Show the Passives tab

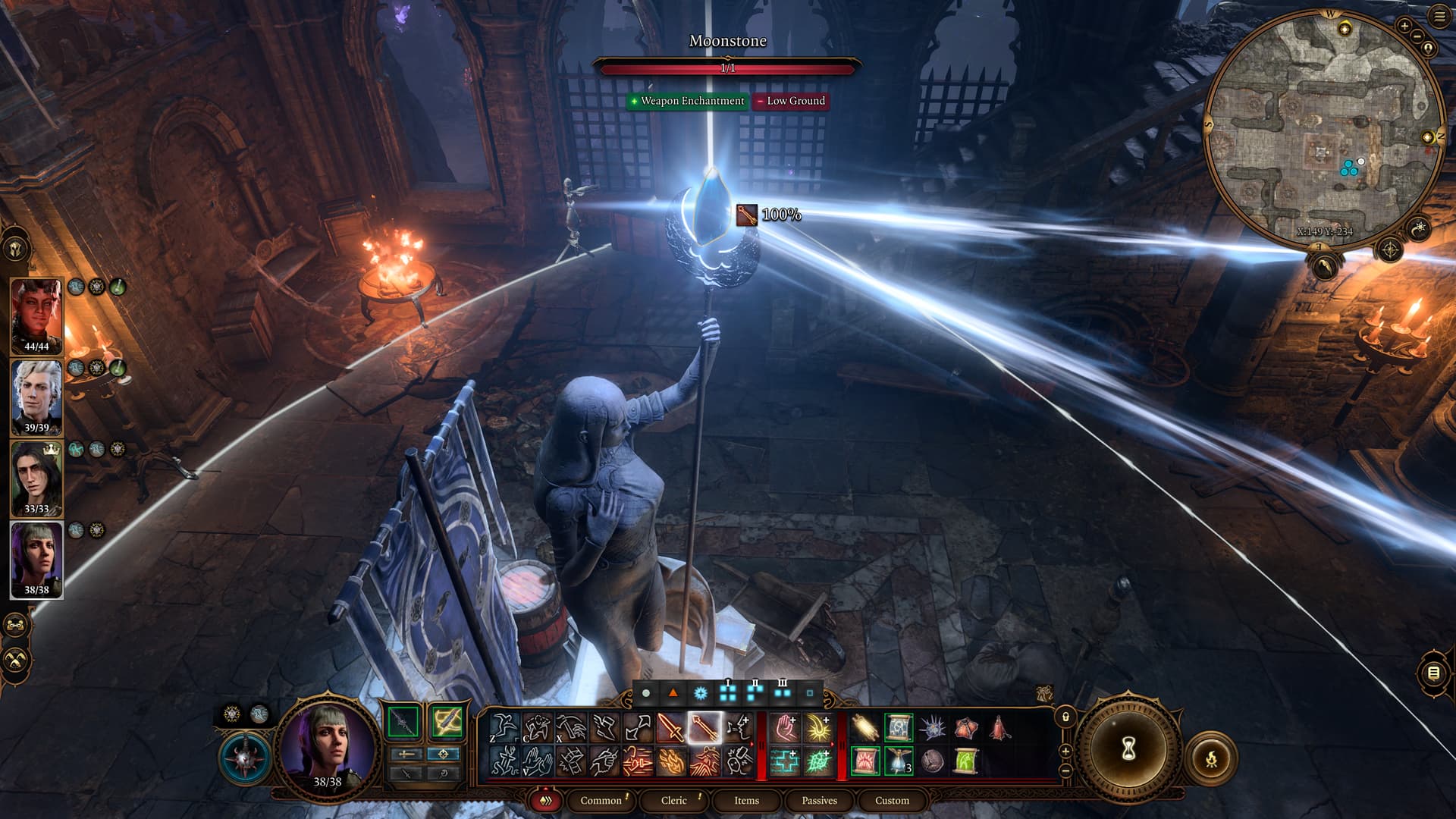(x=819, y=800)
